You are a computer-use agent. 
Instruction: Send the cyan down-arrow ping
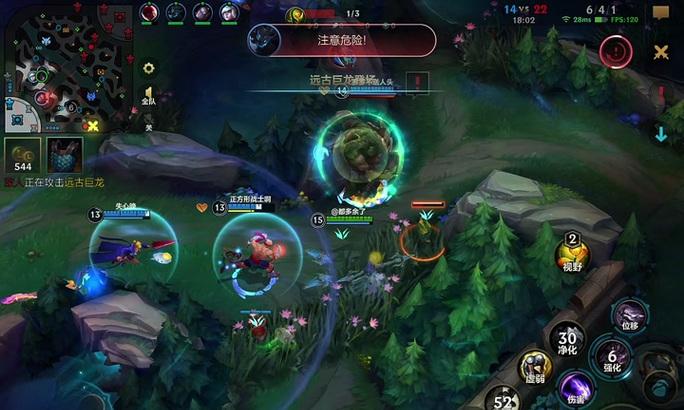[661, 134]
